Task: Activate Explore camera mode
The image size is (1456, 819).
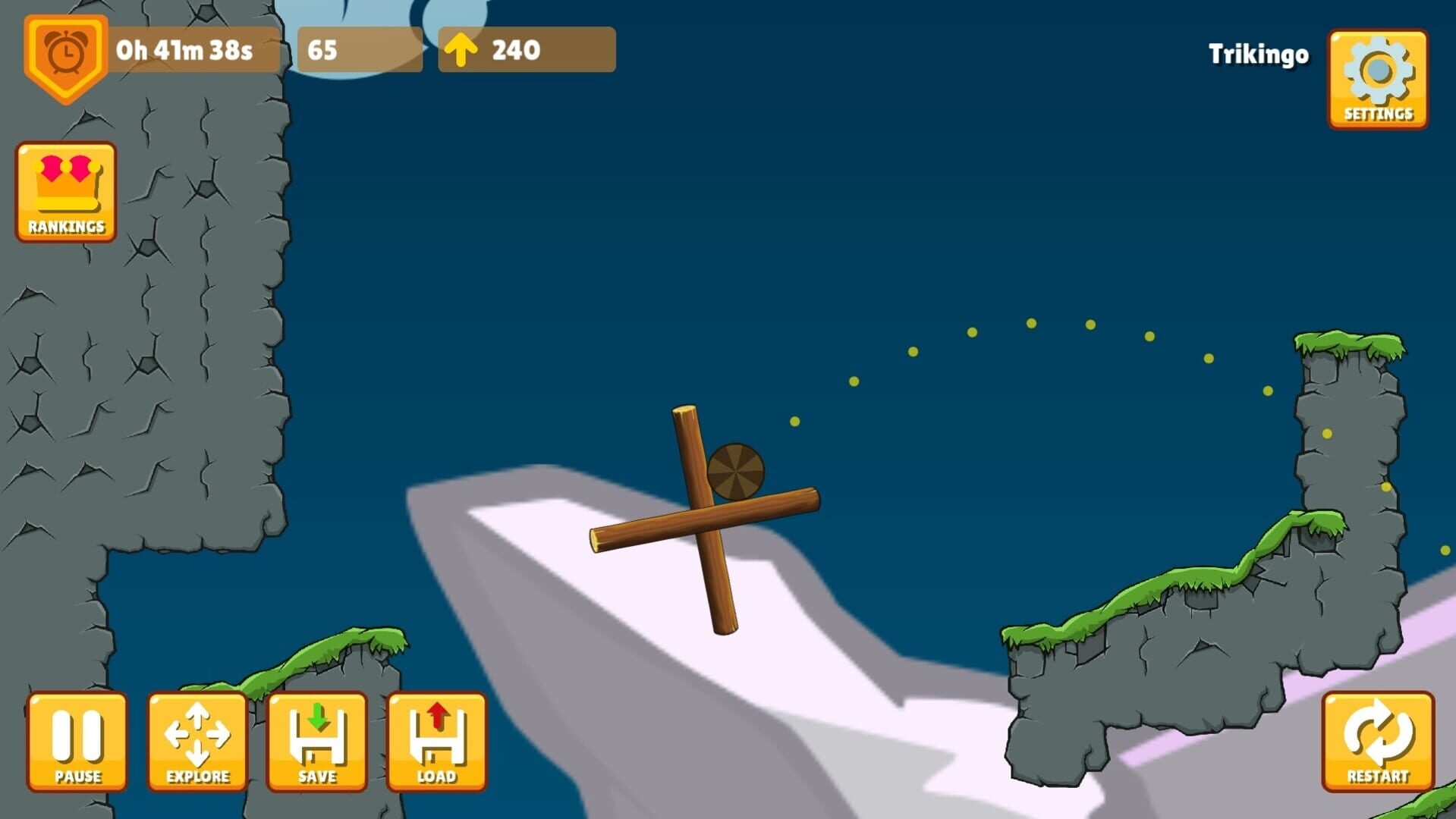Action: click(197, 739)
